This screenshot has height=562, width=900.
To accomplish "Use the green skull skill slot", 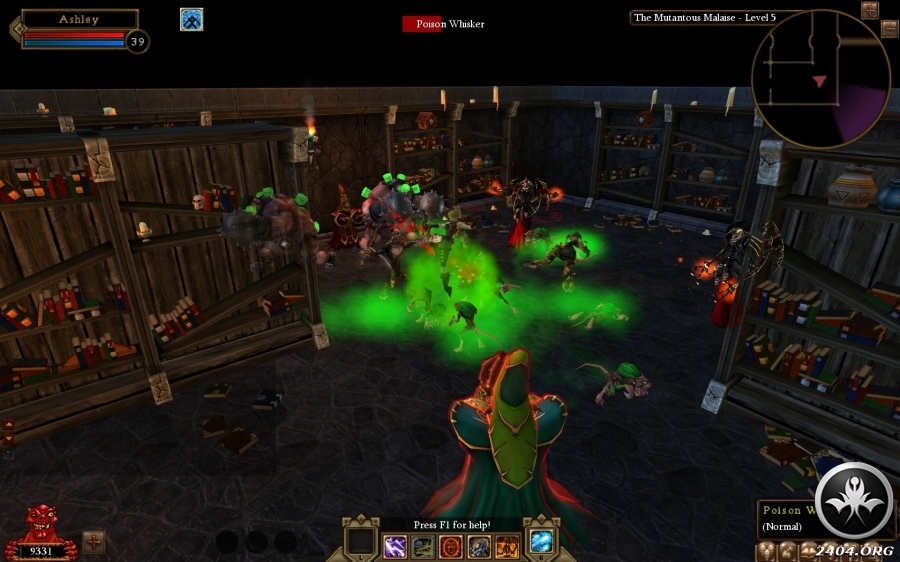I will point(423,546).
